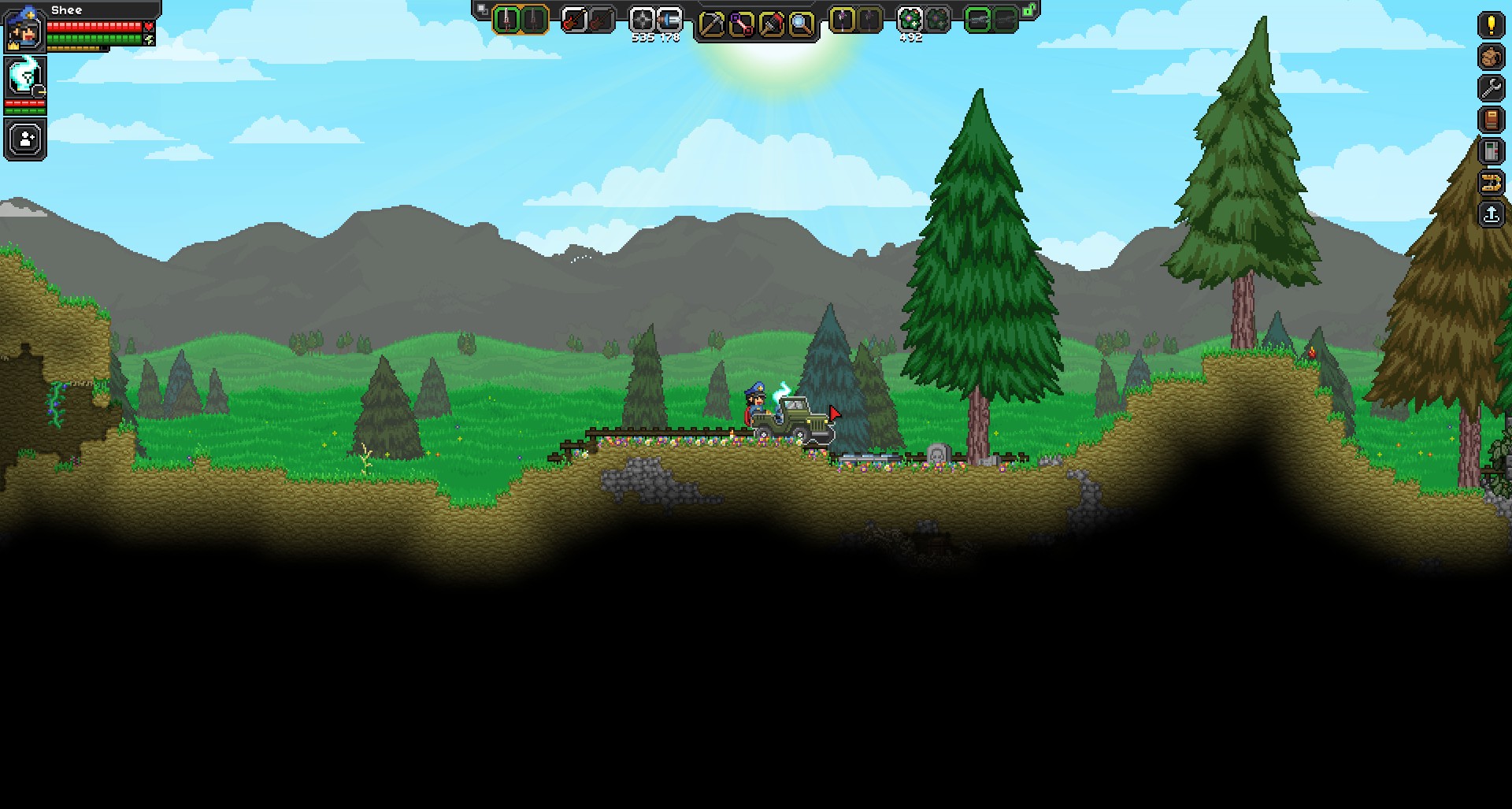
Task: Open the codex book
Action: [x=1491, y=120]
